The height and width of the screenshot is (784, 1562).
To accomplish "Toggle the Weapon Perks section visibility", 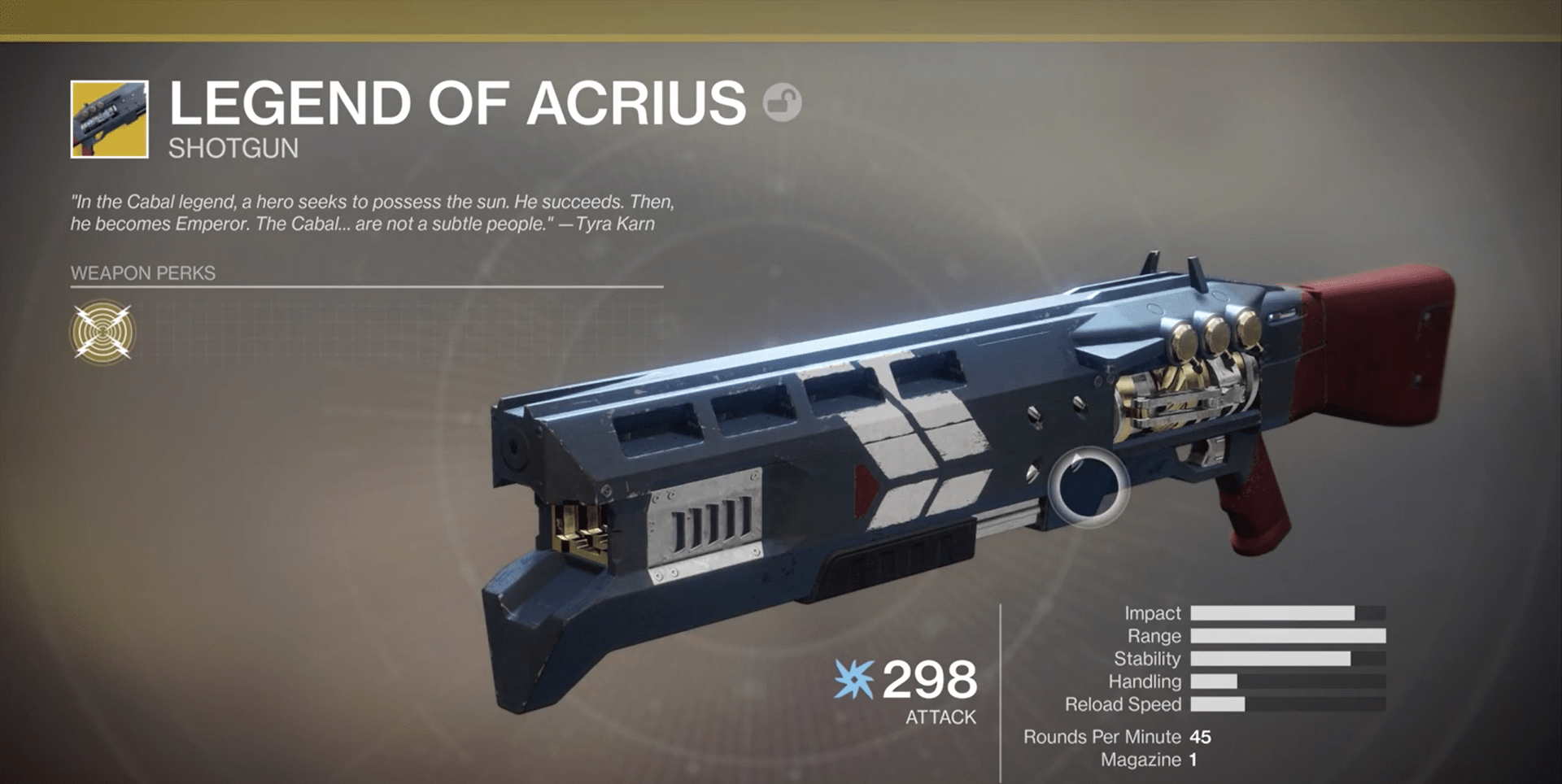I will [x=143, y=274].
